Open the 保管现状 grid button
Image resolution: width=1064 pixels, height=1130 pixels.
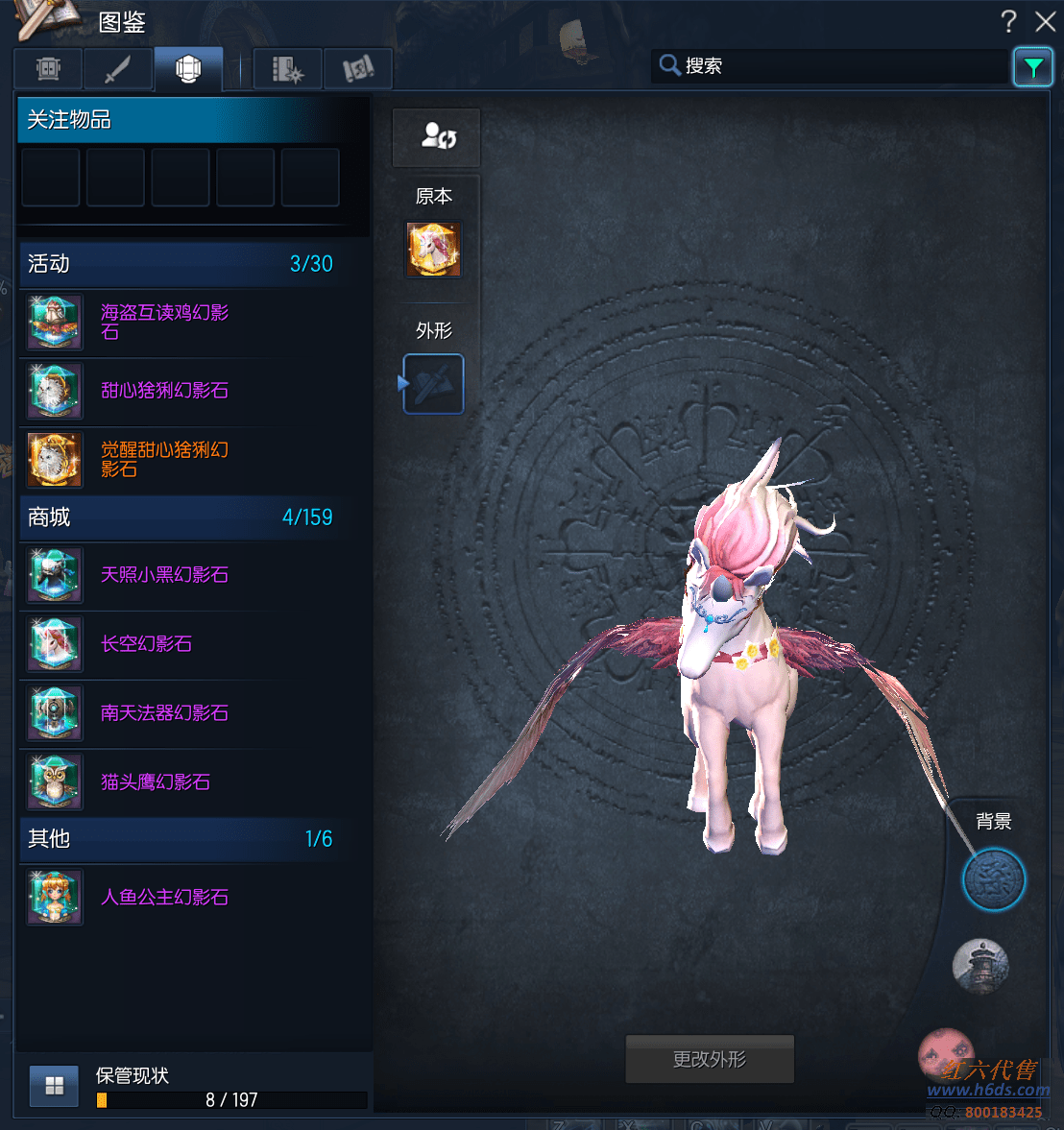click(x=54, y=1086)
